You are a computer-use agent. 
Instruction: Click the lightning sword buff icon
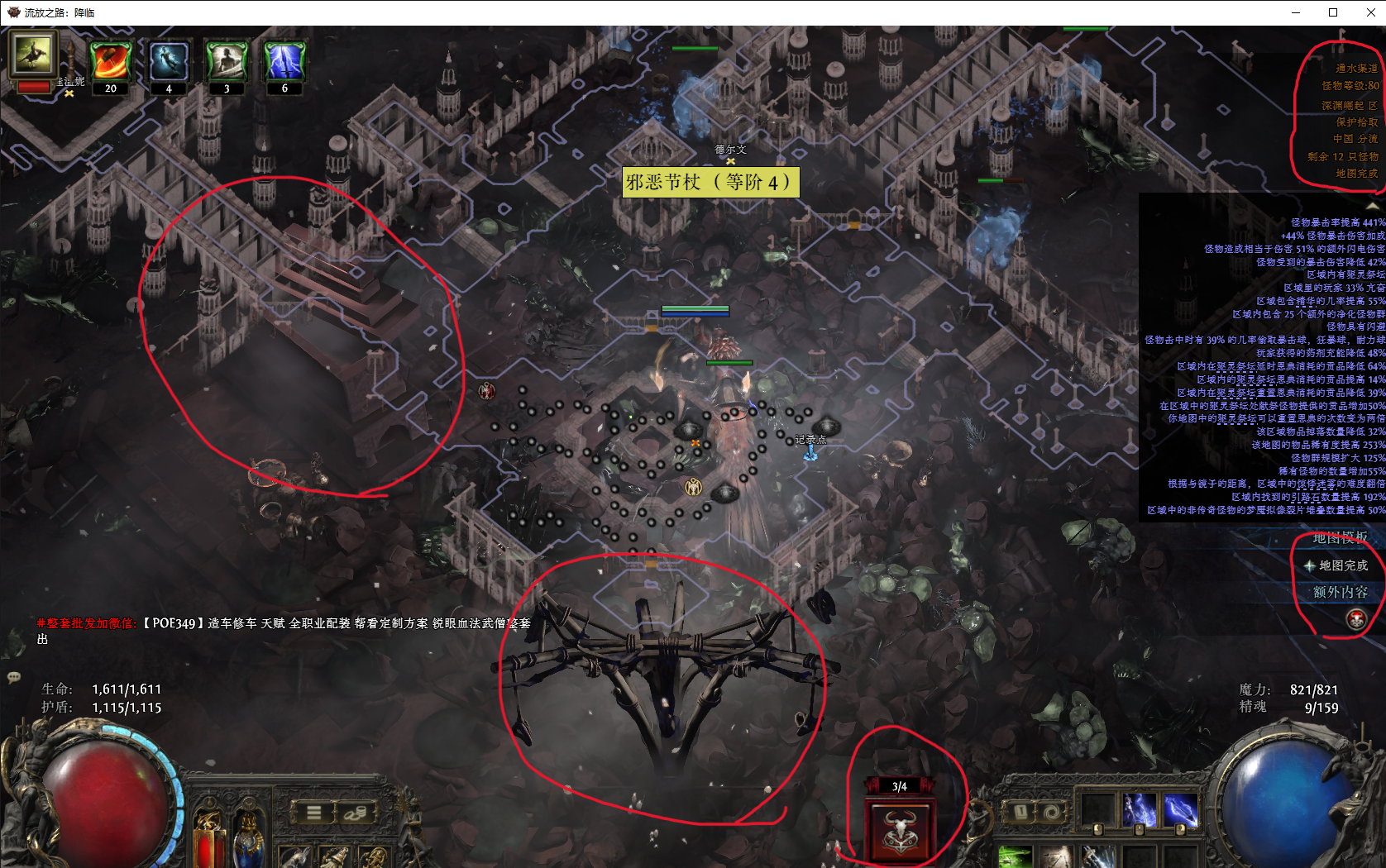[284, 60]
